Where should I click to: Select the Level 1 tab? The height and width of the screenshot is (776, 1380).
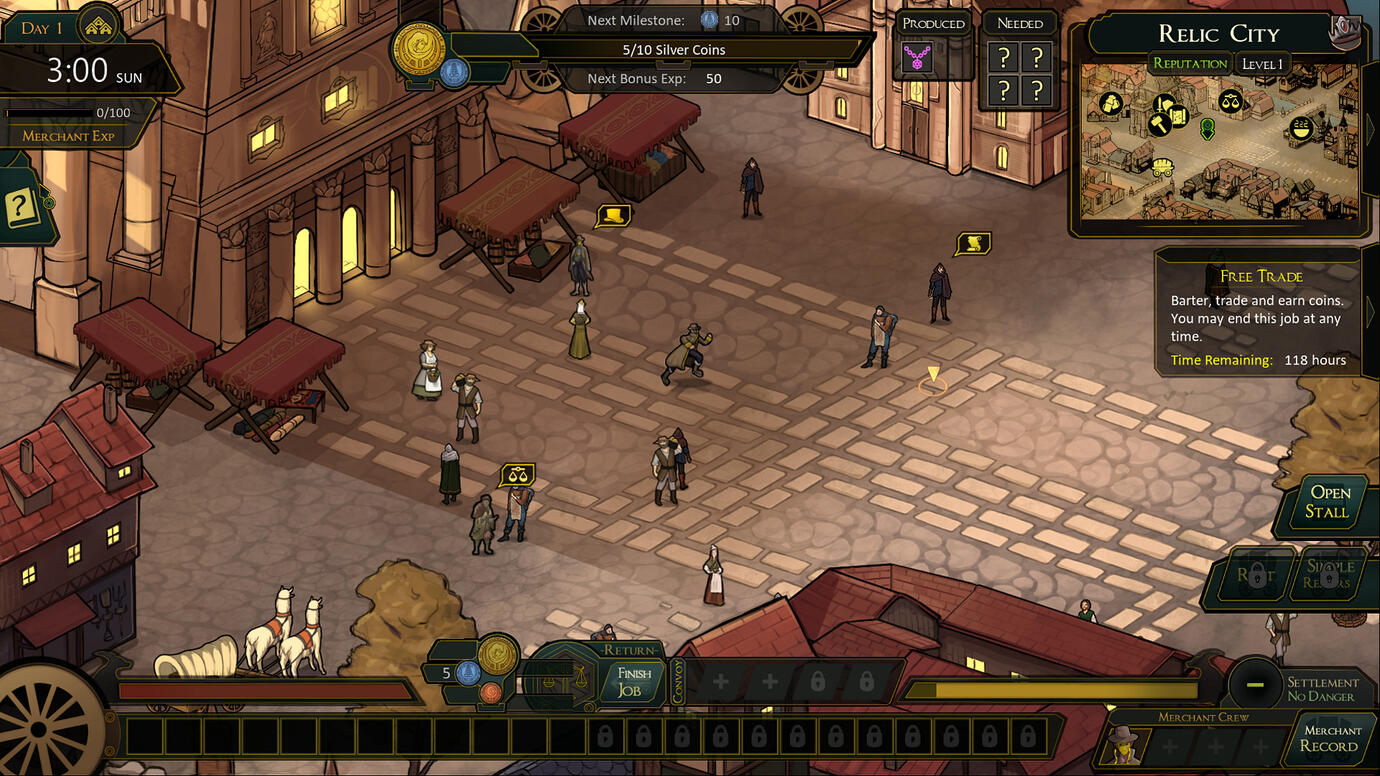1262,65
